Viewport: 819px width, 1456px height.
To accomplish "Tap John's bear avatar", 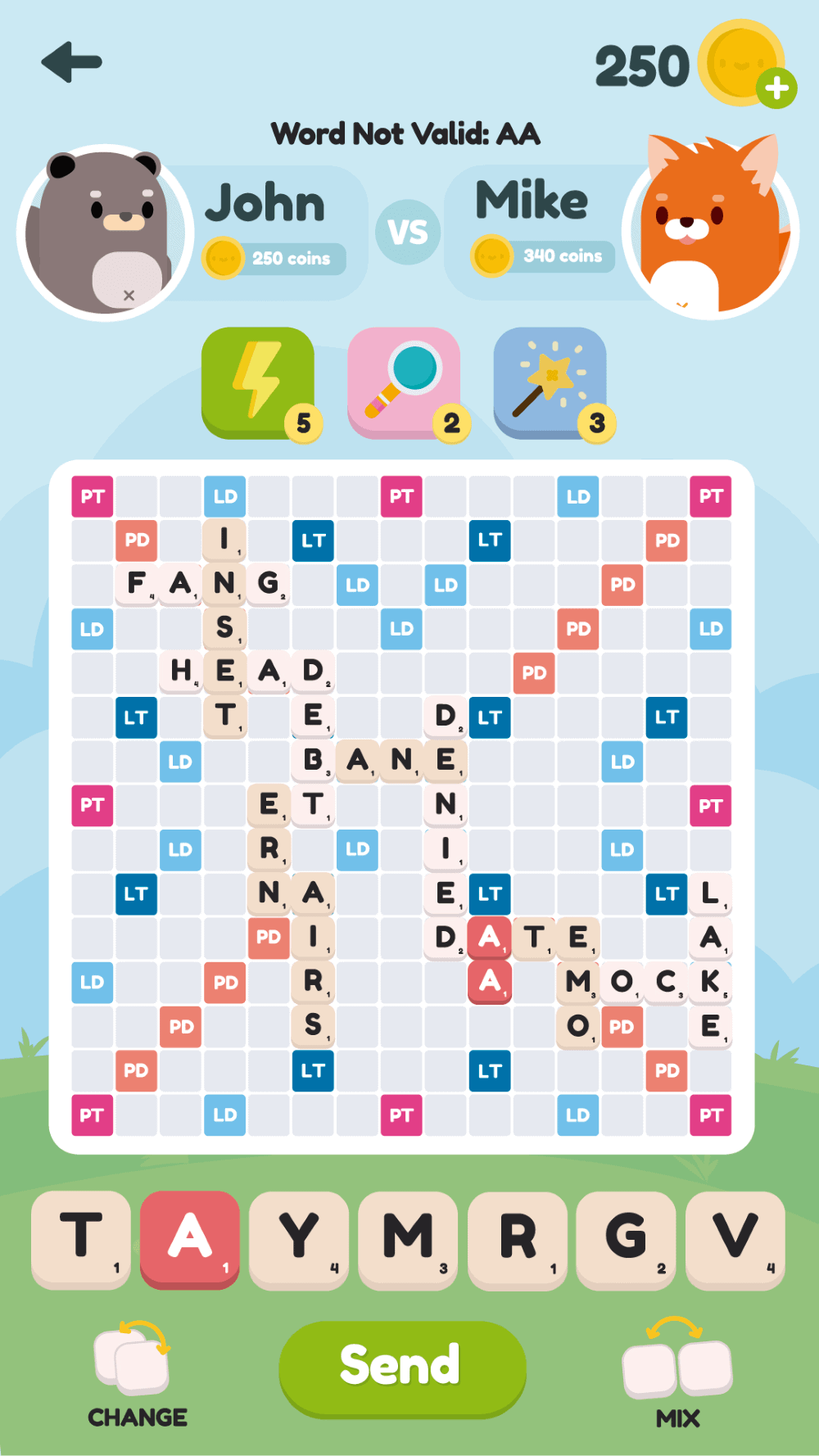I will click(103, 233).
